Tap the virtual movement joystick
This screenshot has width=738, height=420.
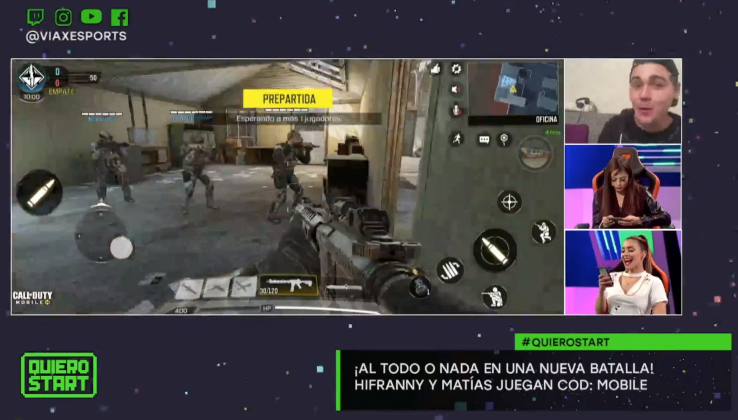[x=120, y=247]
